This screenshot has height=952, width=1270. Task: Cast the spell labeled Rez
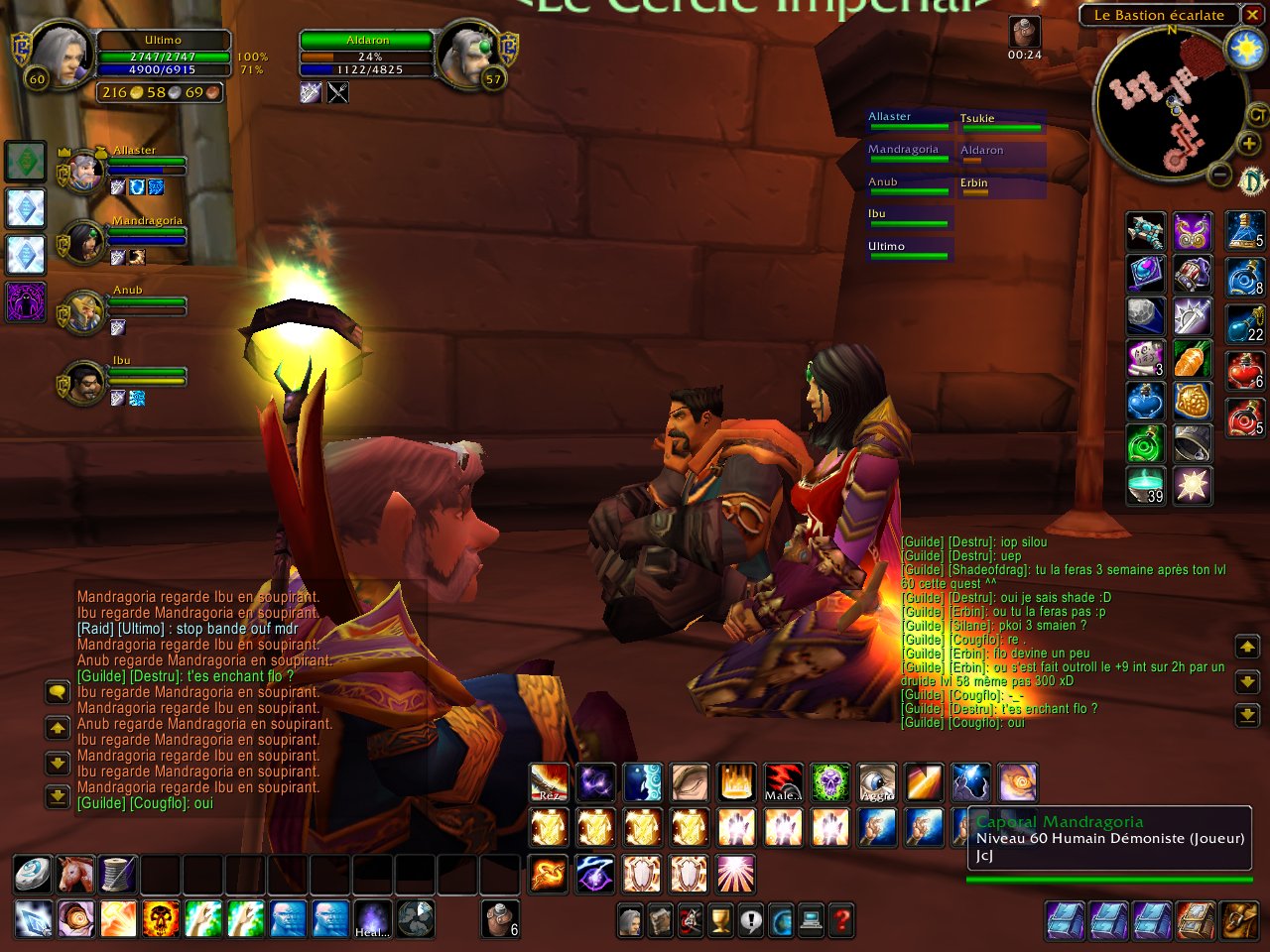tap(549, 782)
